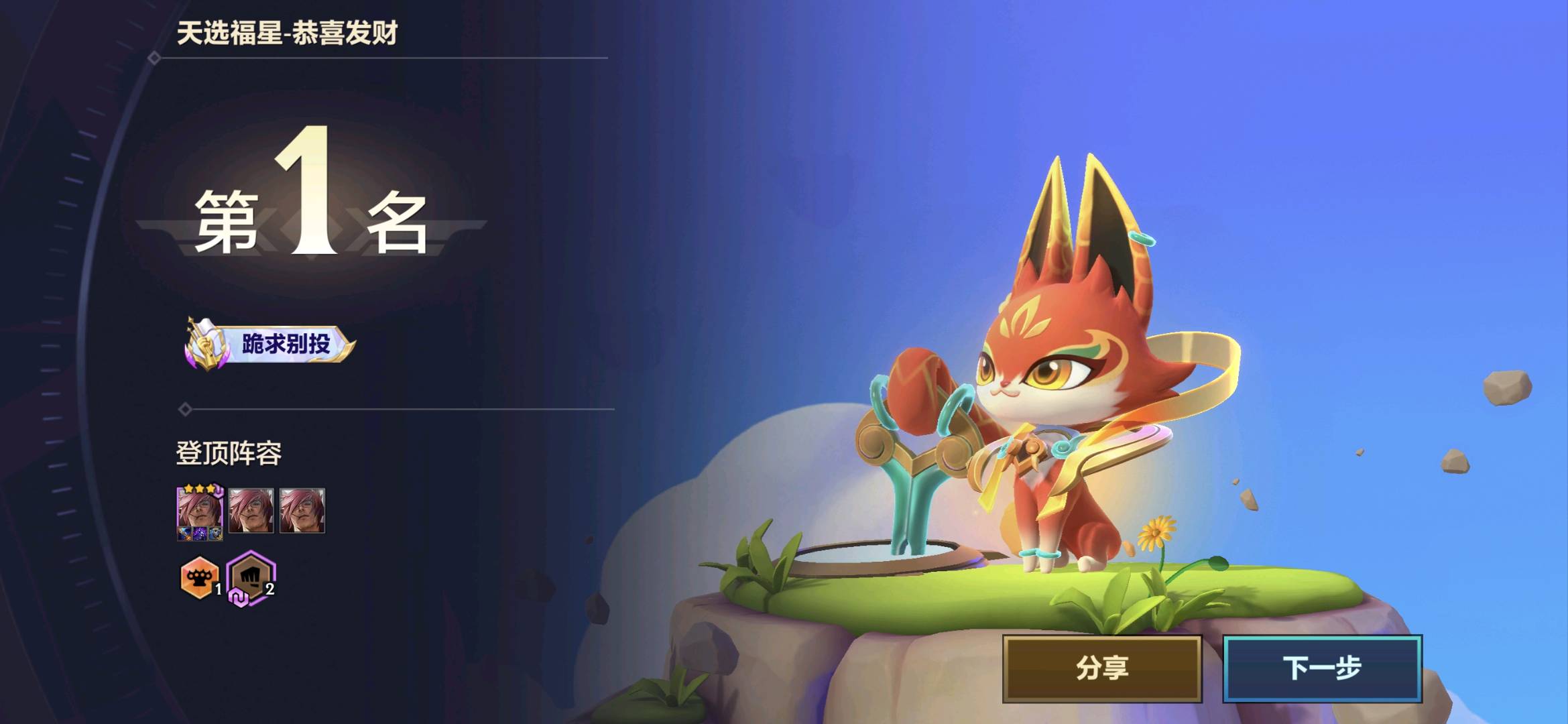This screenshot has height=724, width=1568.
Task: Click the blue item icon on starred Sett
Action: (x=185, y=534)
